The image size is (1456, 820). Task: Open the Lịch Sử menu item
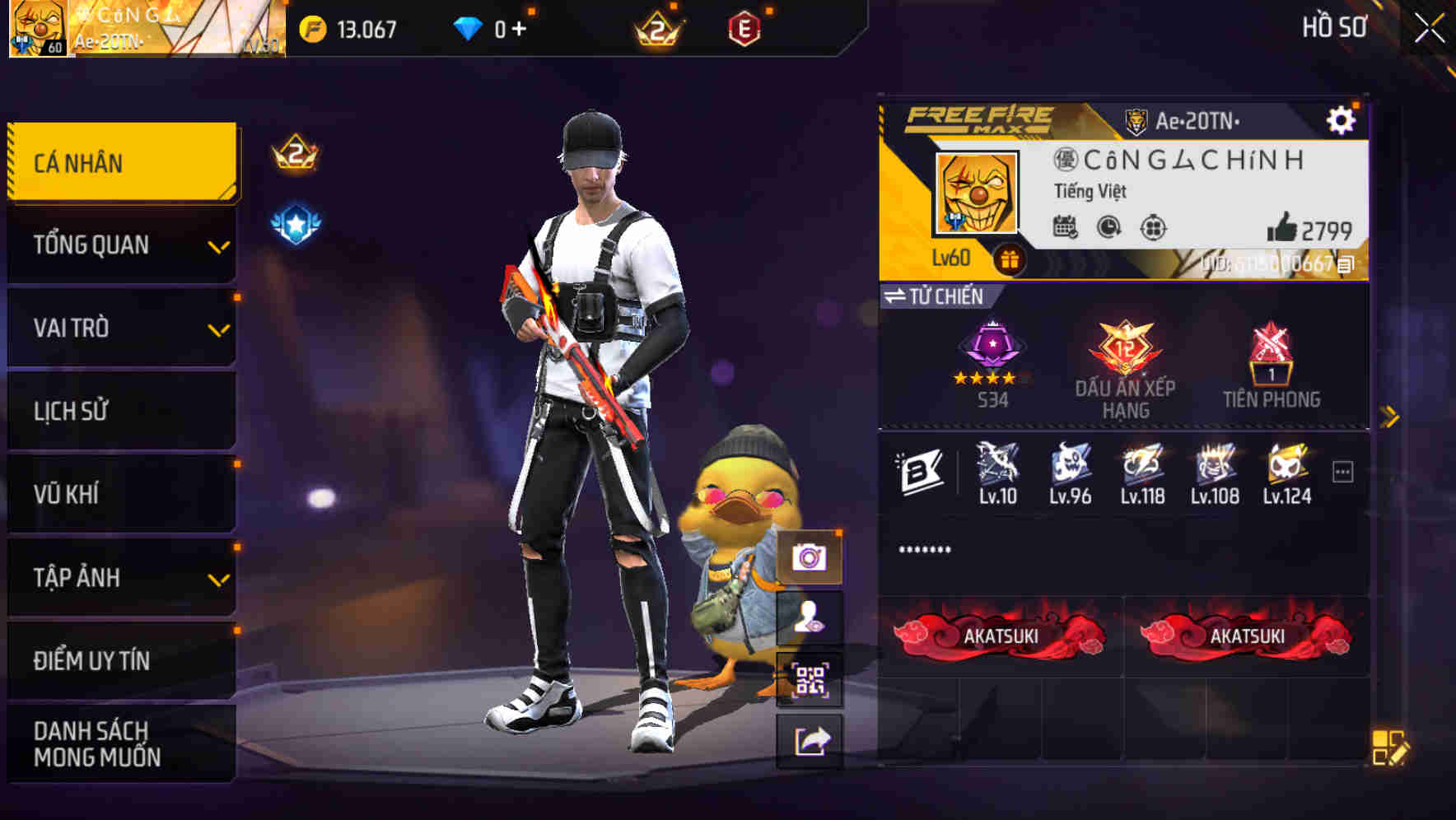pyautogui.click(x=120, y=410)
